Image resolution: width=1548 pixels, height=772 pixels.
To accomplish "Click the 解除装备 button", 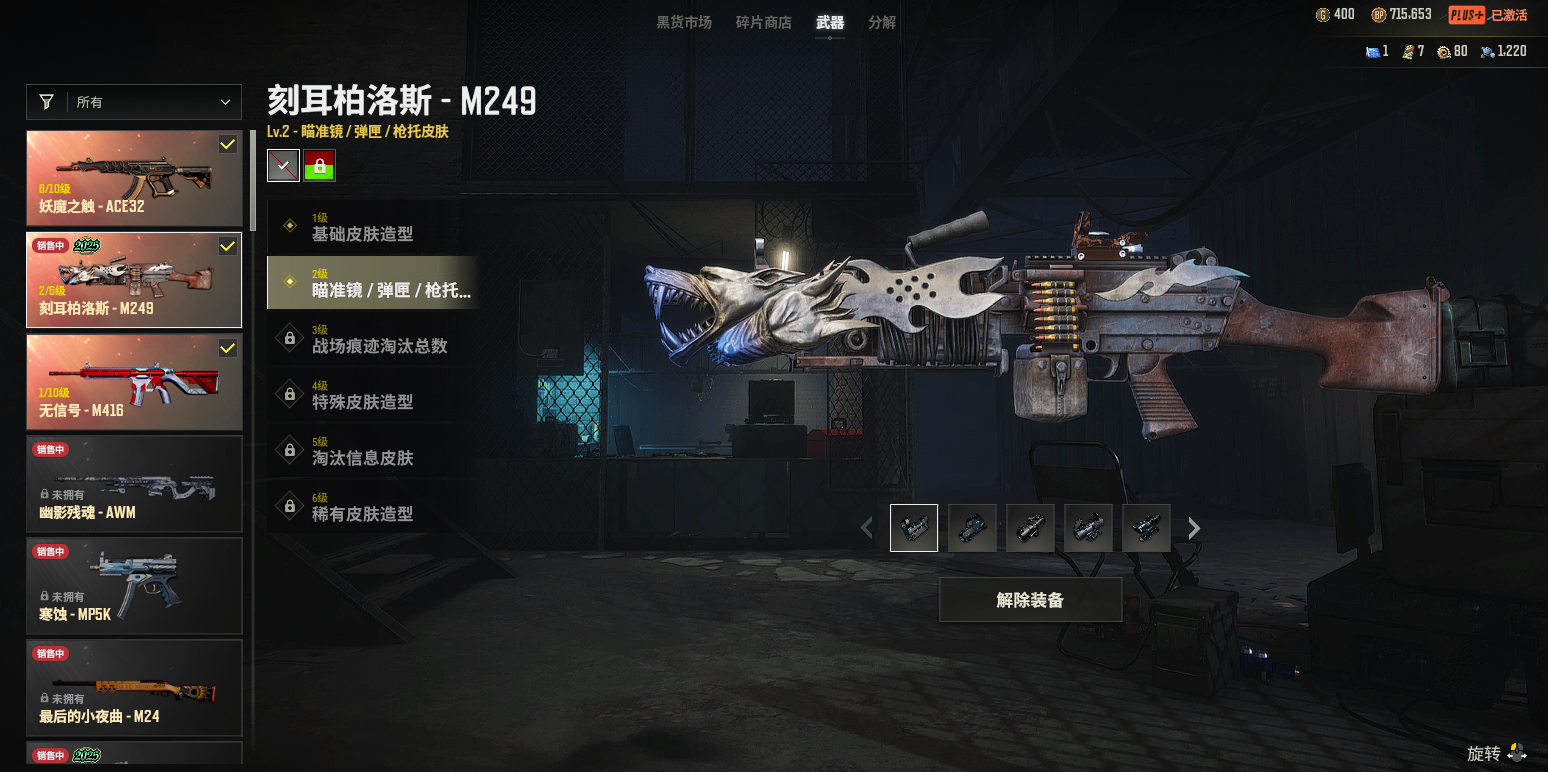I will (x=1030, y=600).
